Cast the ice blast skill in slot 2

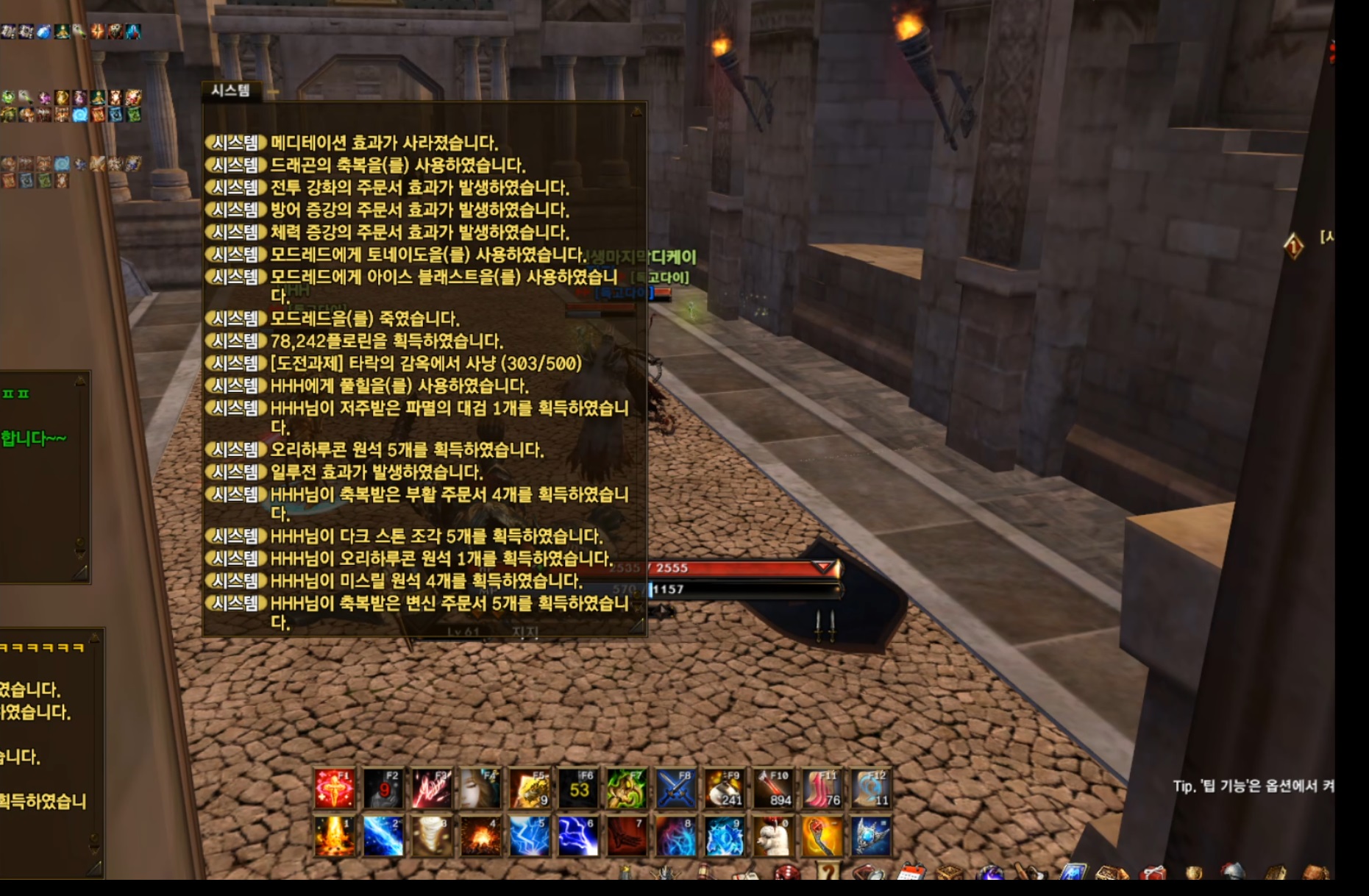coord(383,836)
